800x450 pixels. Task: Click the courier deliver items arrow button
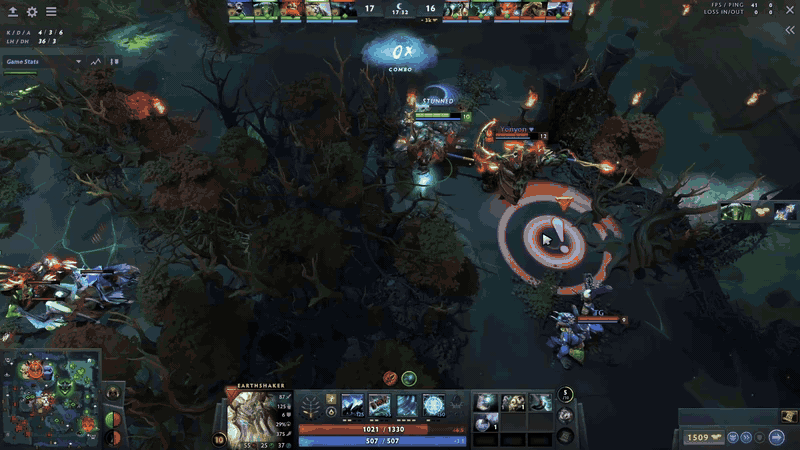coord(777,437)
